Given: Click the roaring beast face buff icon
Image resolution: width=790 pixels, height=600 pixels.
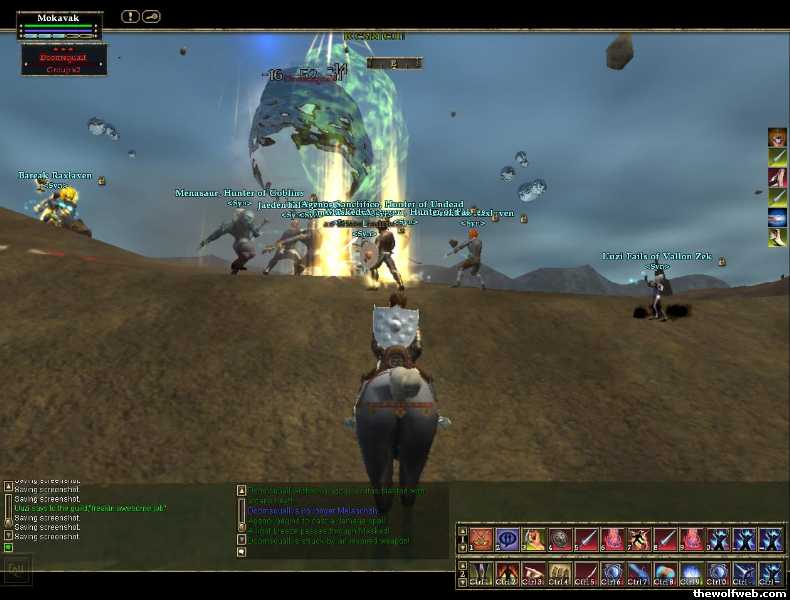Looking at the screenshot, I should pos(777,137).
